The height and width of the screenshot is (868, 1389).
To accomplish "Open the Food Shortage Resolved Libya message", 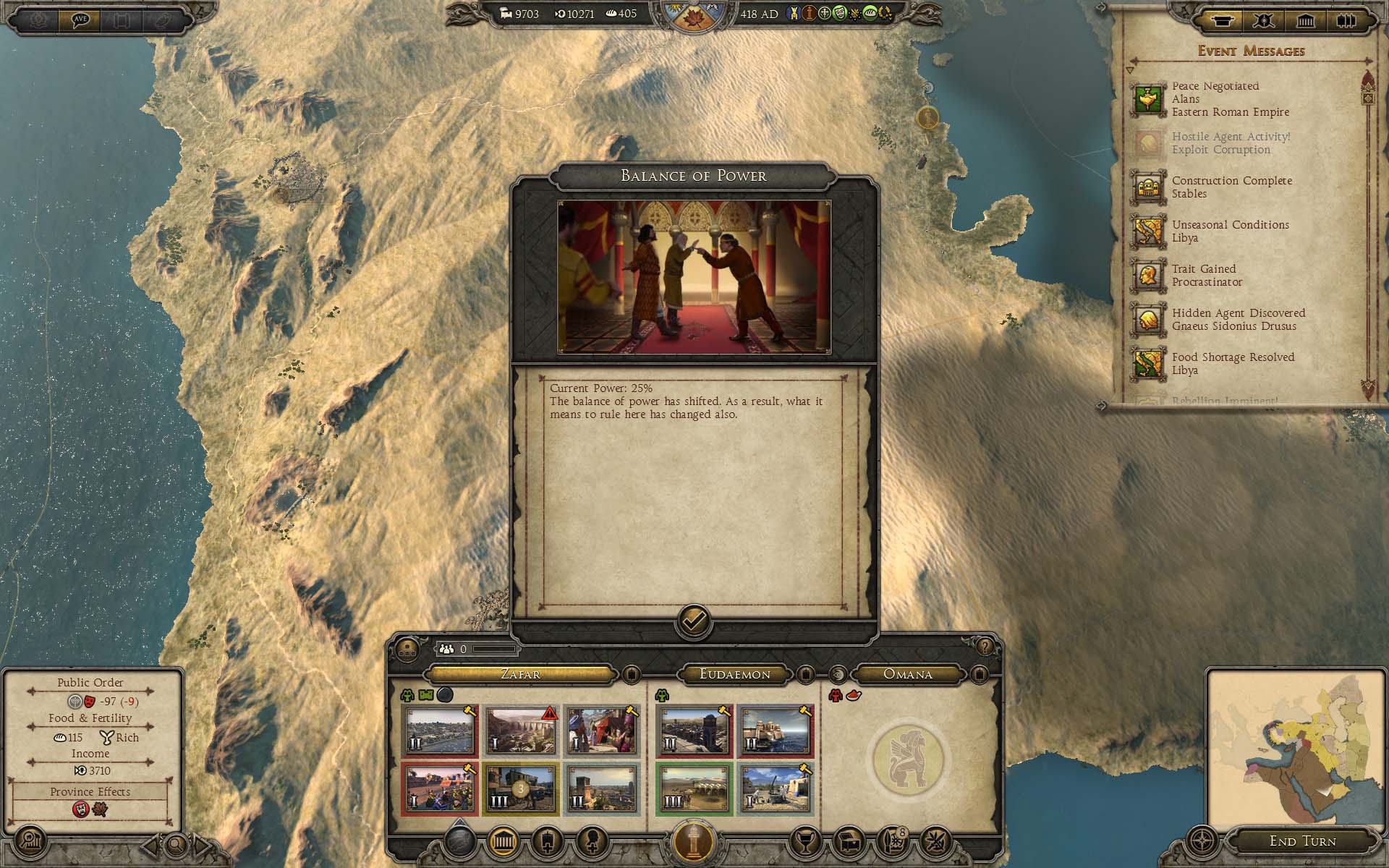I will (1233, 364).
